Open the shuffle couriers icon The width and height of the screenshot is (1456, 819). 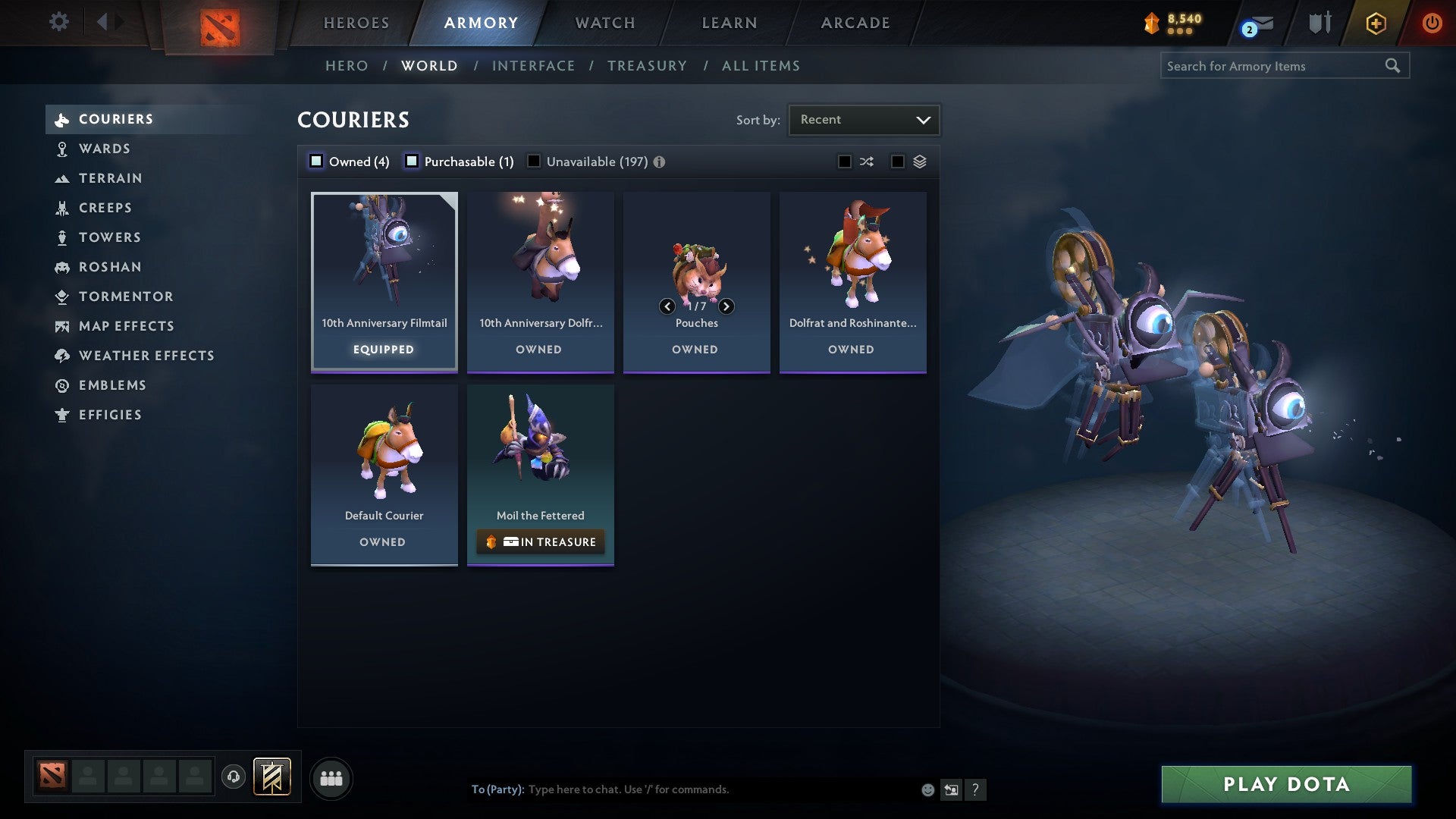click(866, 162)
